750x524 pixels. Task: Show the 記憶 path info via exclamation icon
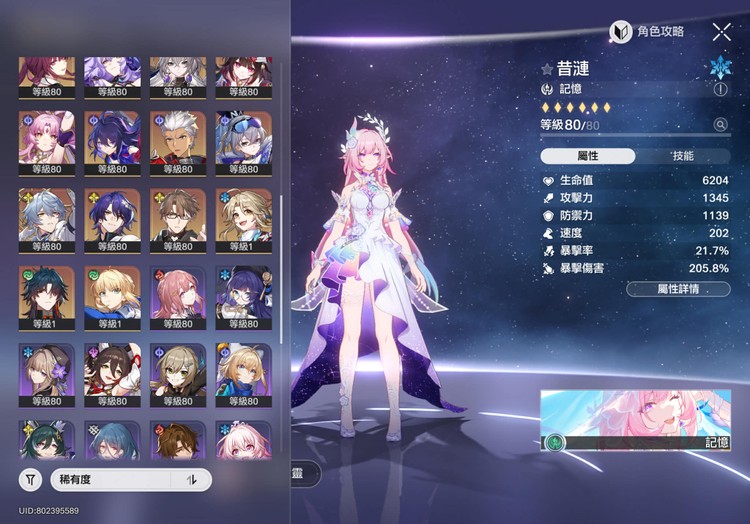(x=721, y=89)
